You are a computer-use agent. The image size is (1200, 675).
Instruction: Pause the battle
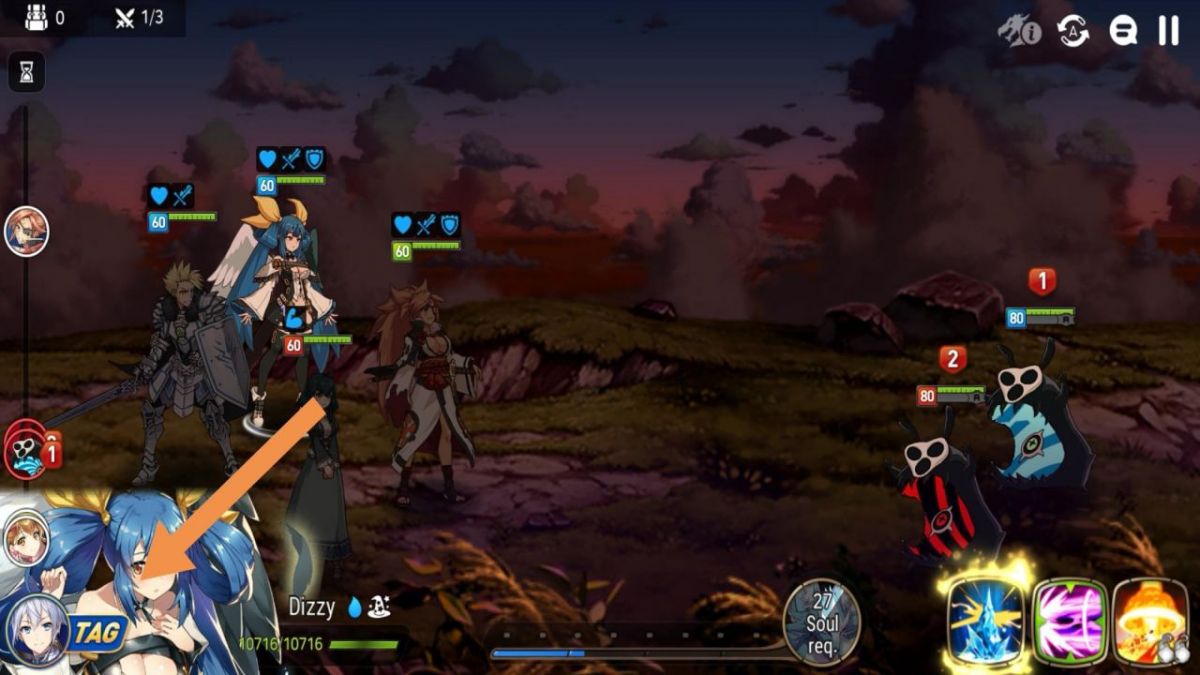pyautogui.click(x=1168, y=31)
